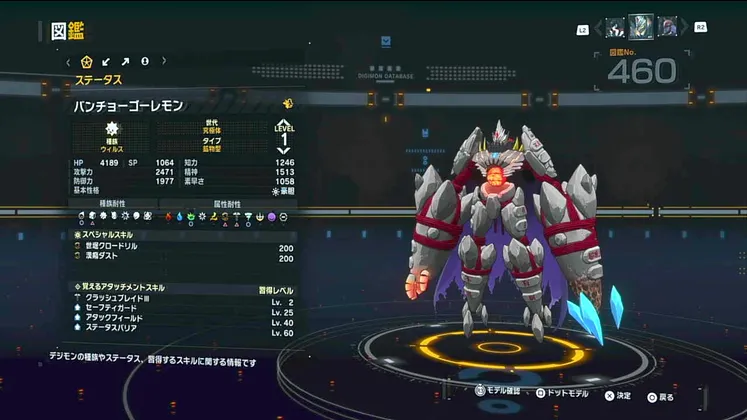Click the center highlighted Digimon portrait
This screenshot has width=747, height=420.
coord(641,27)
